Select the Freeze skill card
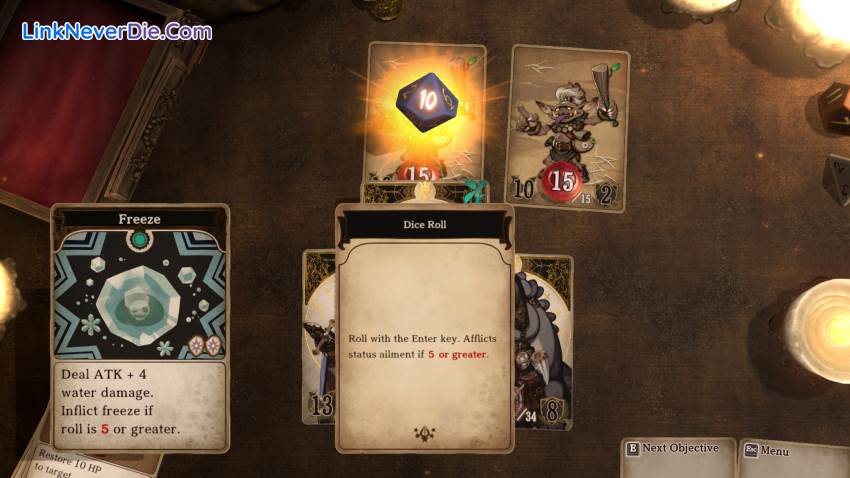Viewport: 850px width, 478px height. tap(140, 325)
